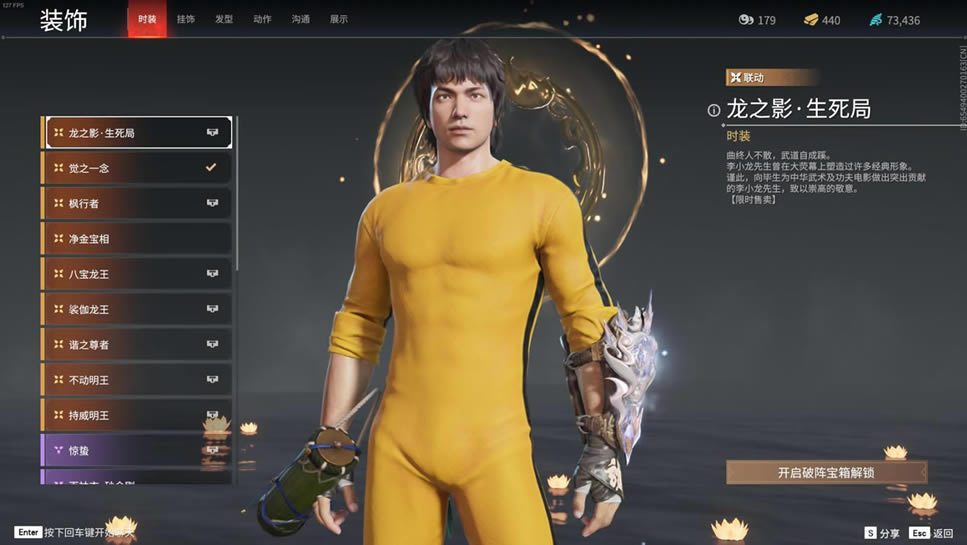Switch to the 时装 tab
This screenshot has height=545, width=967.
pos(147,19)
